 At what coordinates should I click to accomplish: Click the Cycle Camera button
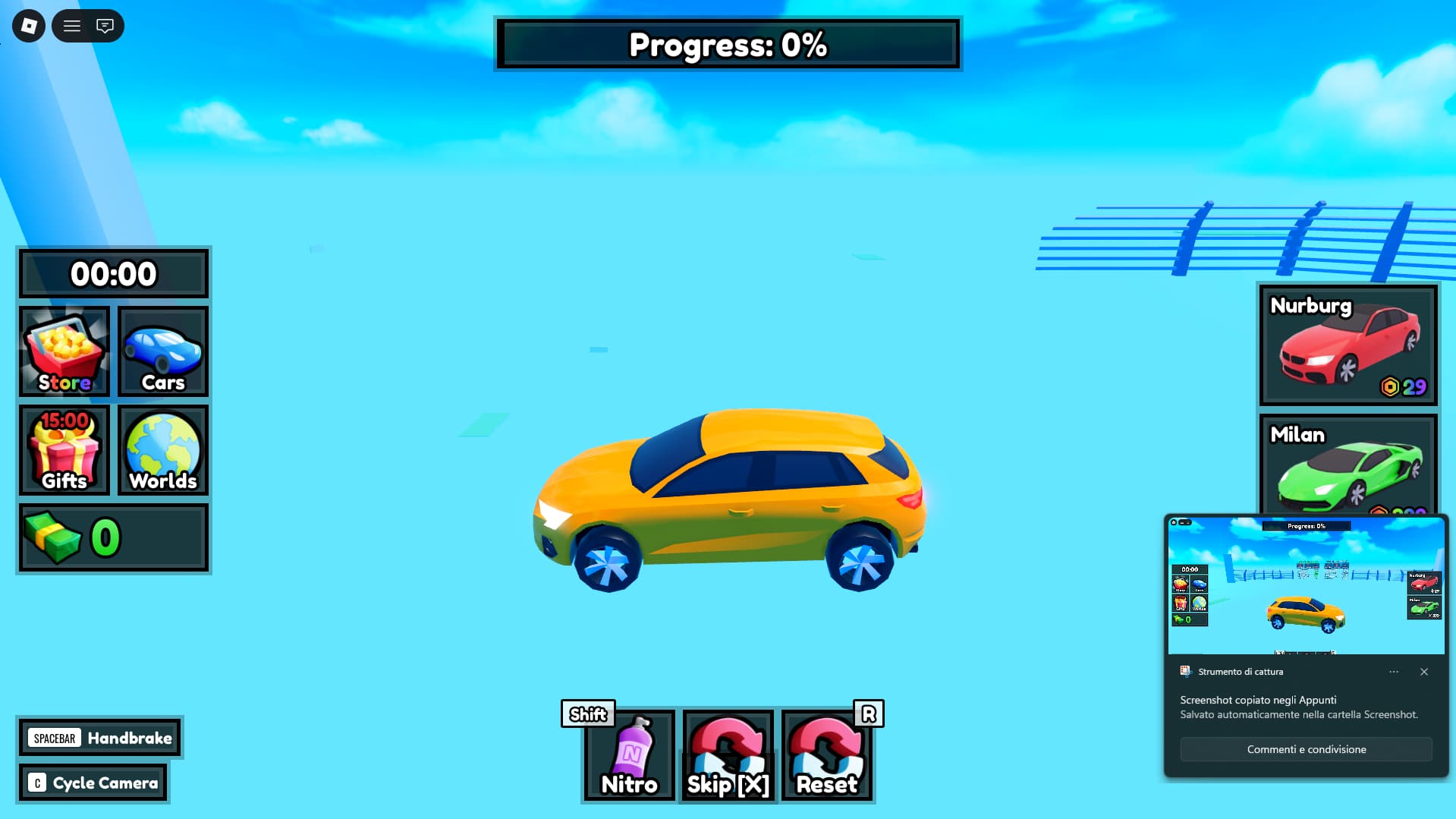coord(93,783)
